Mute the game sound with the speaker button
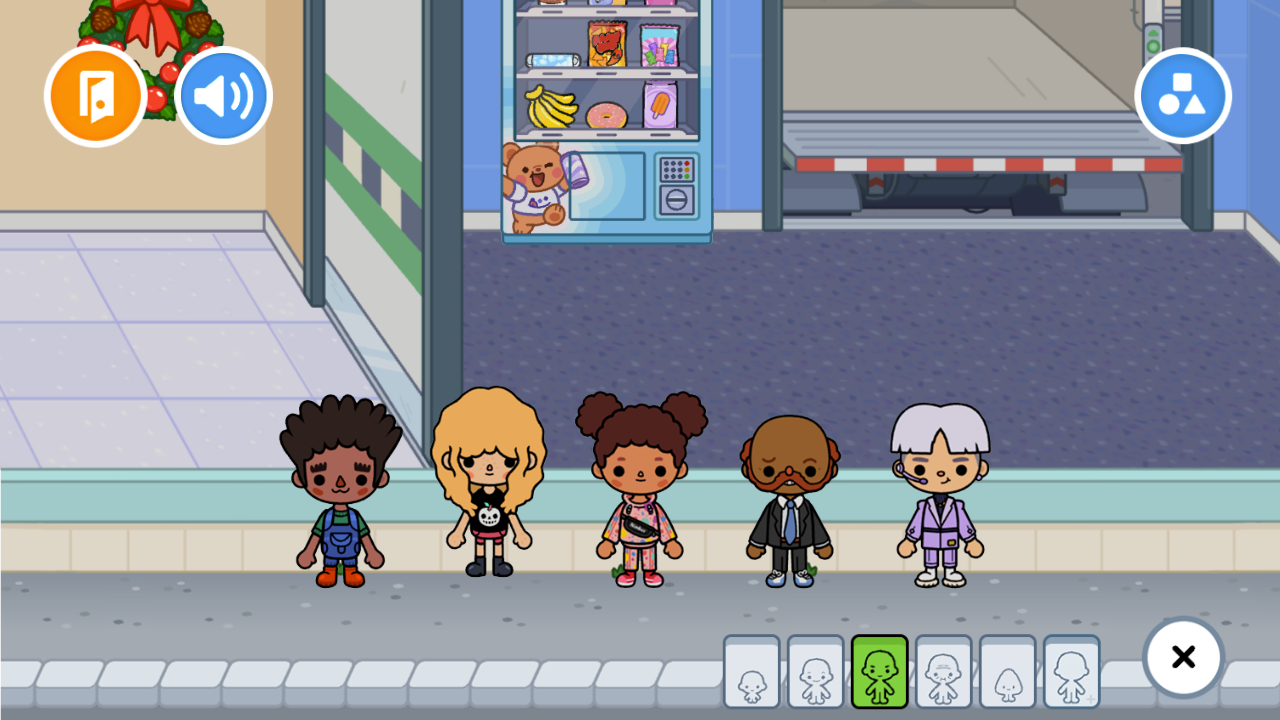The image size is (1280, 720). coord(223,94)
